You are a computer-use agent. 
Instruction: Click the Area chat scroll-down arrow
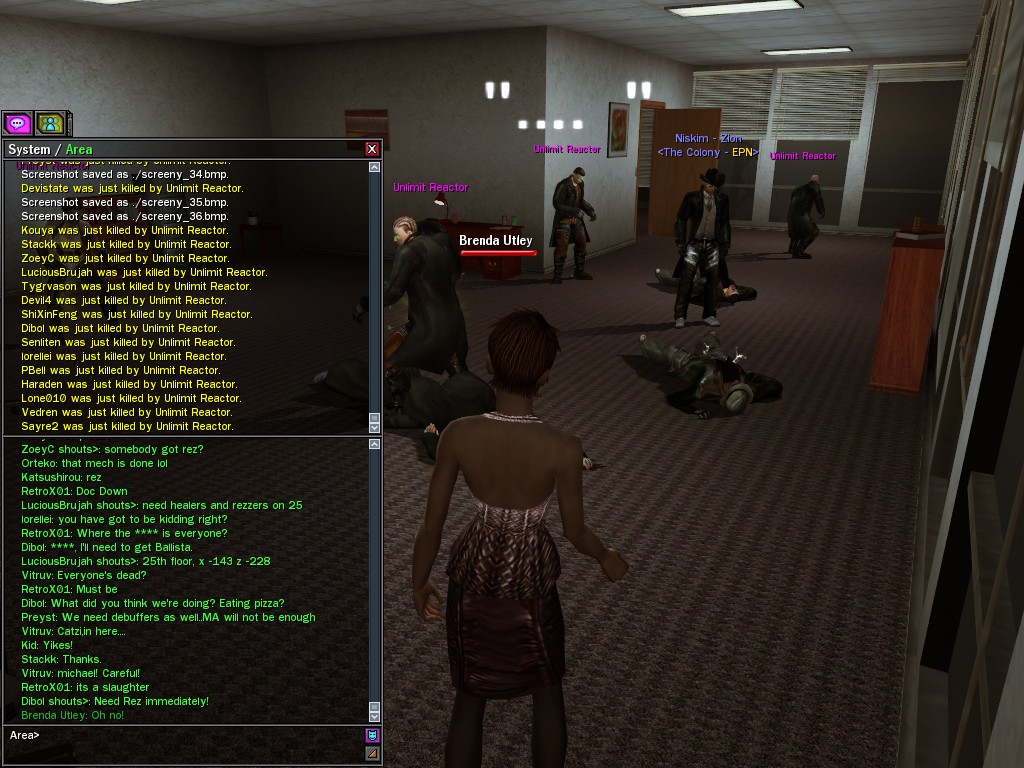pyautogui.click(x=375, y=716)
